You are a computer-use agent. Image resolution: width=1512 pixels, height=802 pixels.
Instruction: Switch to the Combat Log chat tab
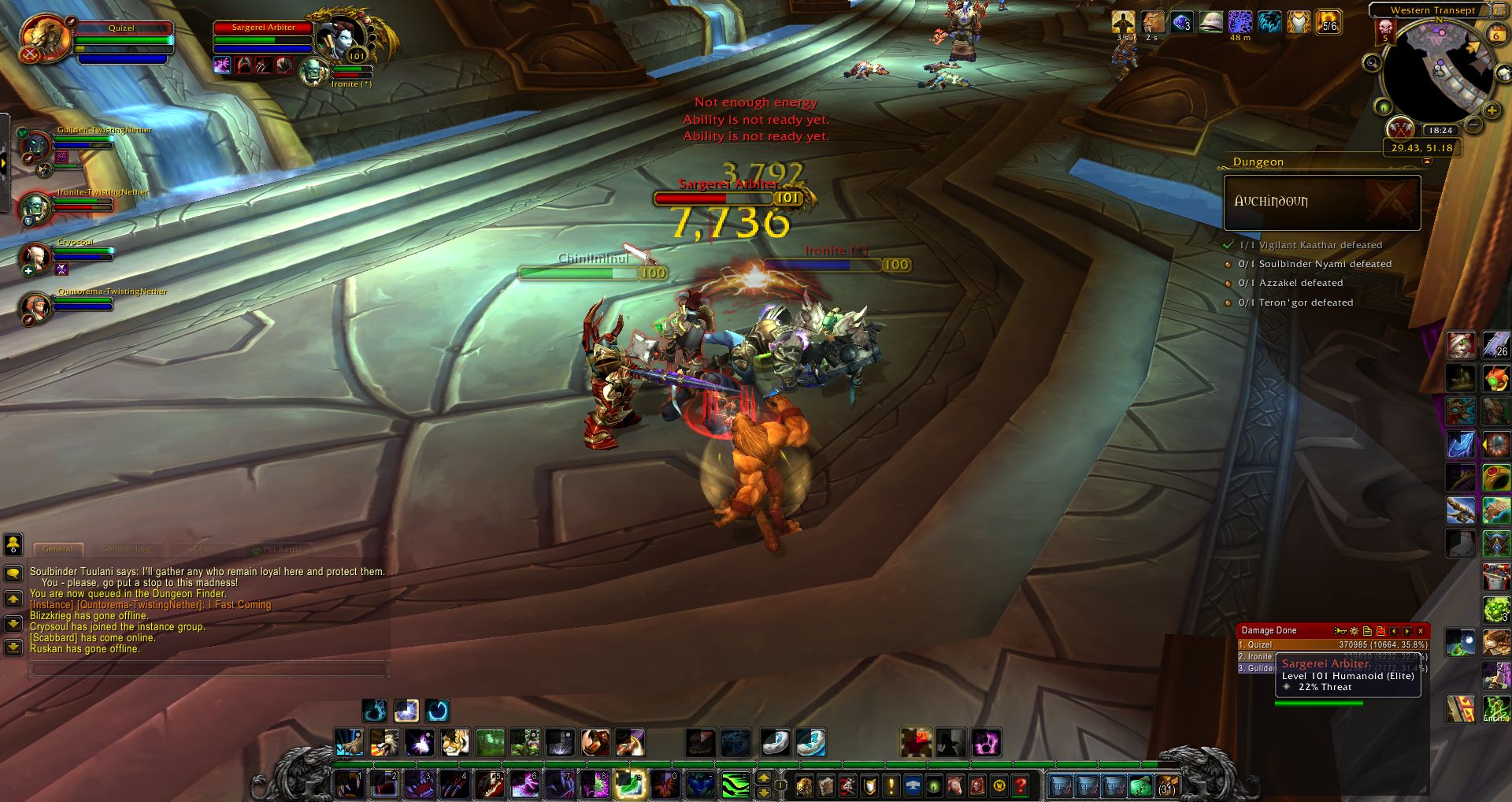[126, 549]
